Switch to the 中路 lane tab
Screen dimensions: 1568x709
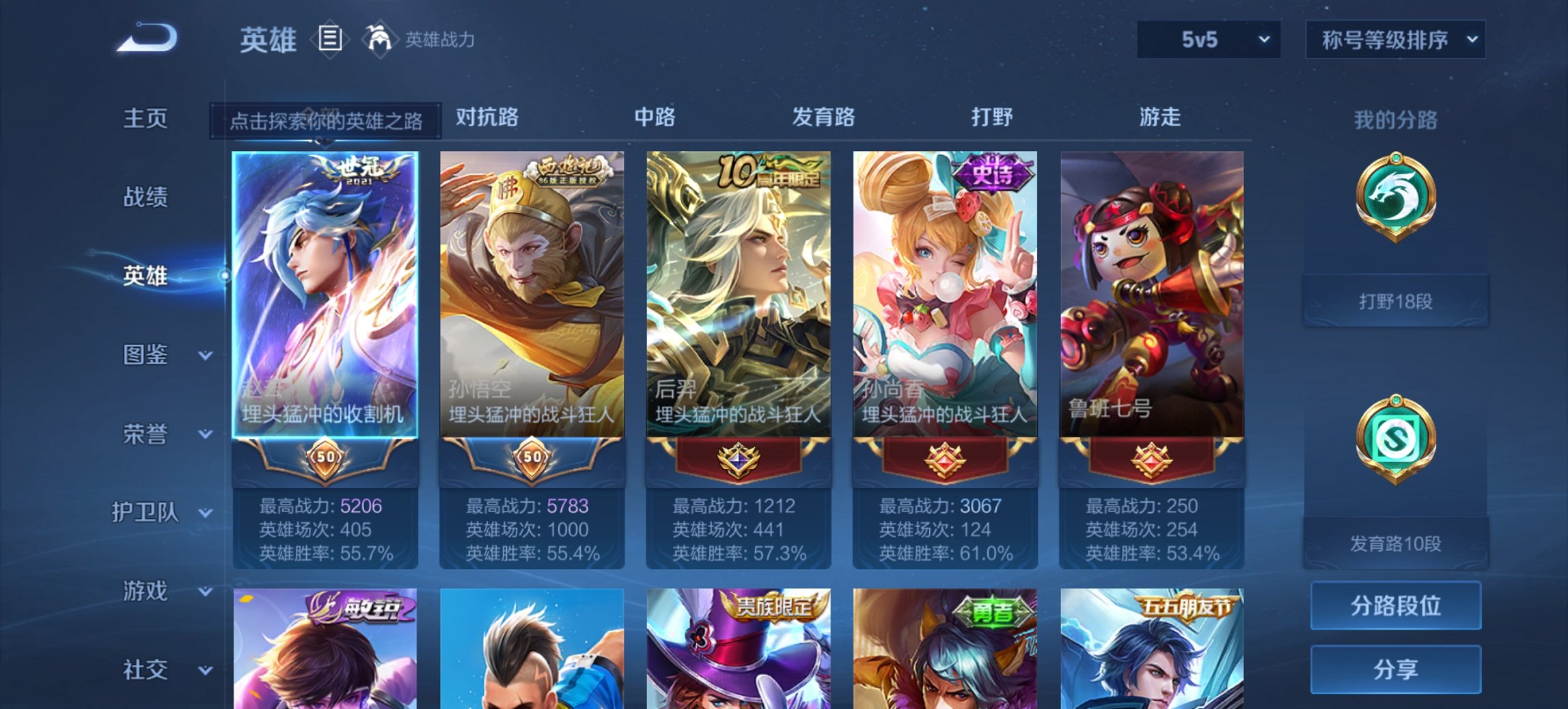(655, 117)
